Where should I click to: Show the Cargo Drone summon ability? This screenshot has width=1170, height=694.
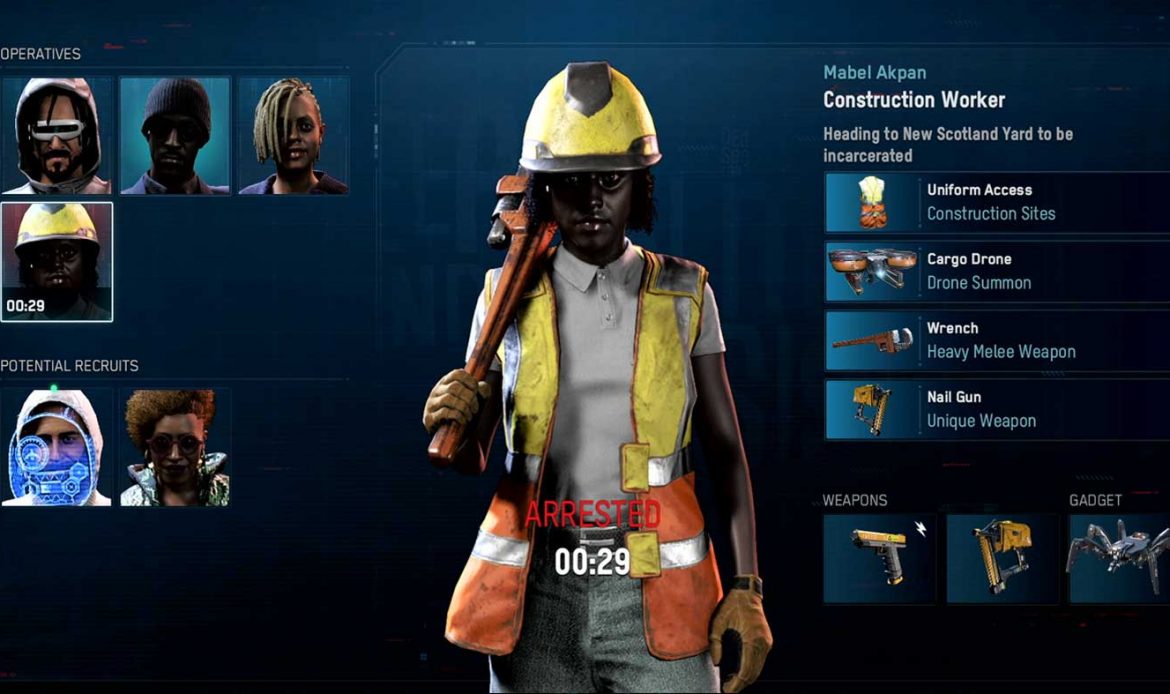(996, 271)
